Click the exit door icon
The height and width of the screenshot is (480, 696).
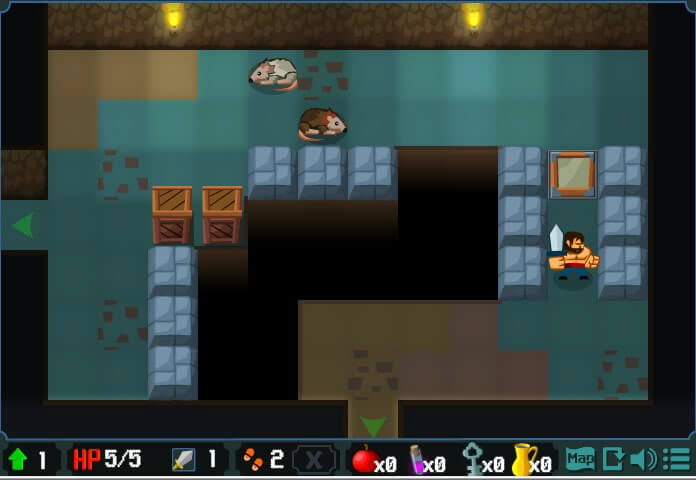click(x=613, y=459)
